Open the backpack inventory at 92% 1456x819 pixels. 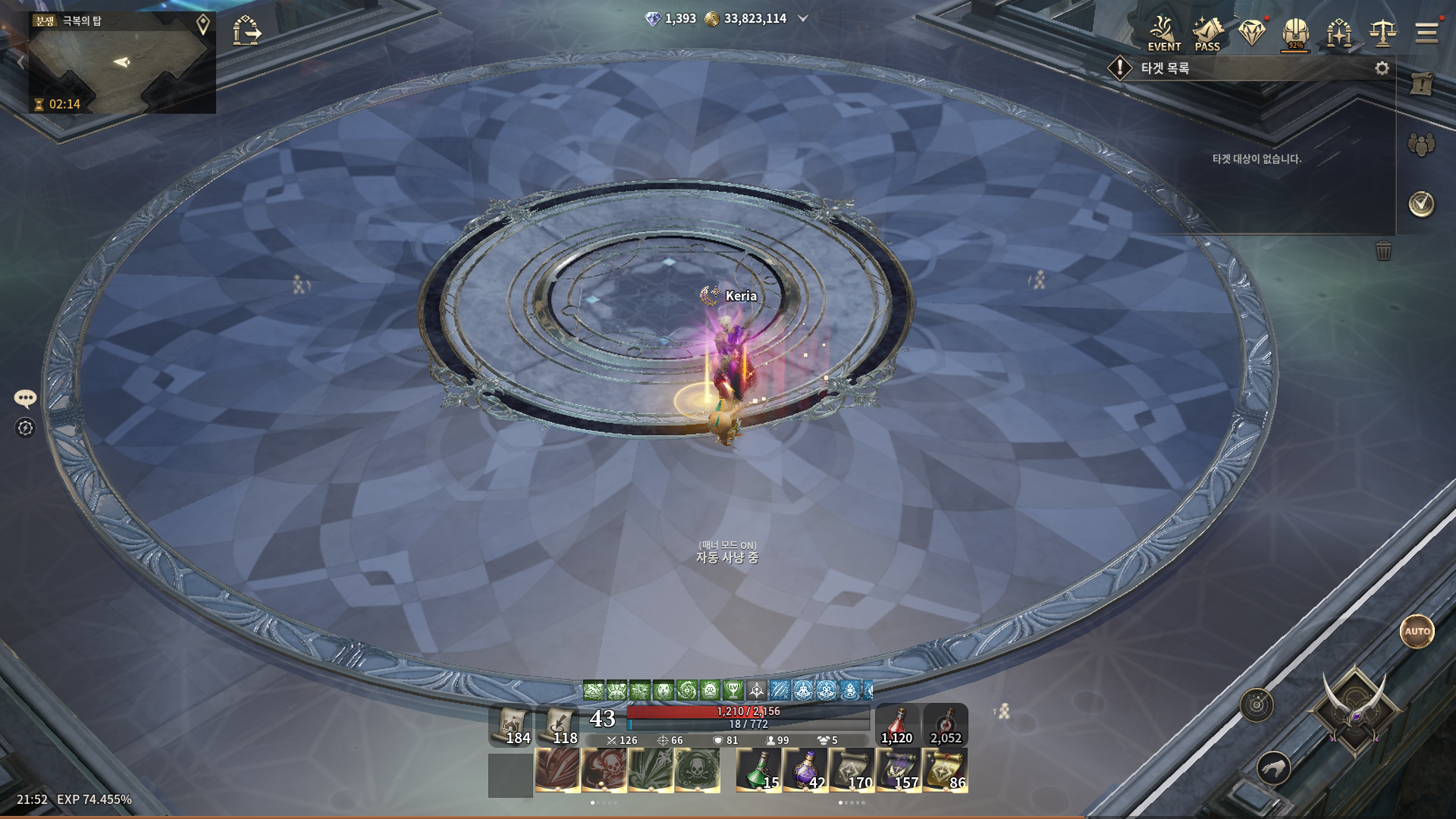click(1296, 33)
